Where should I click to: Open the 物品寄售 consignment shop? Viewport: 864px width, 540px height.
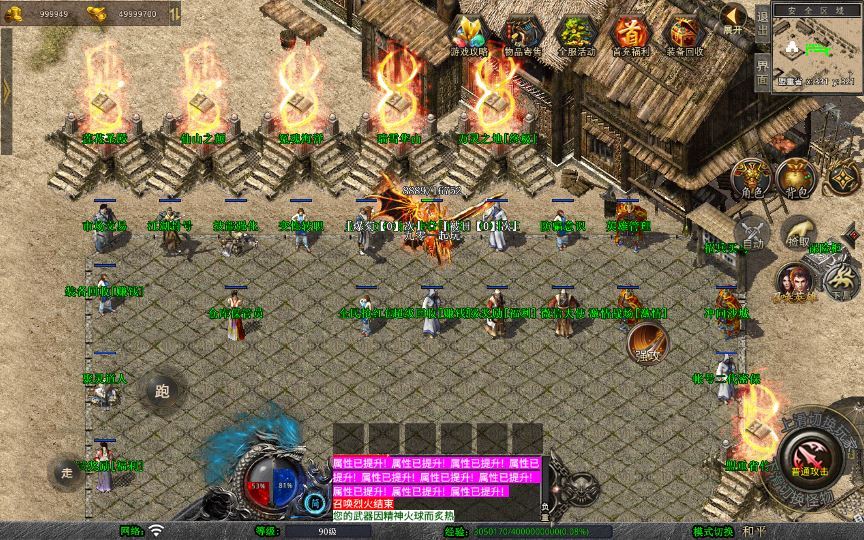(521, 35)
